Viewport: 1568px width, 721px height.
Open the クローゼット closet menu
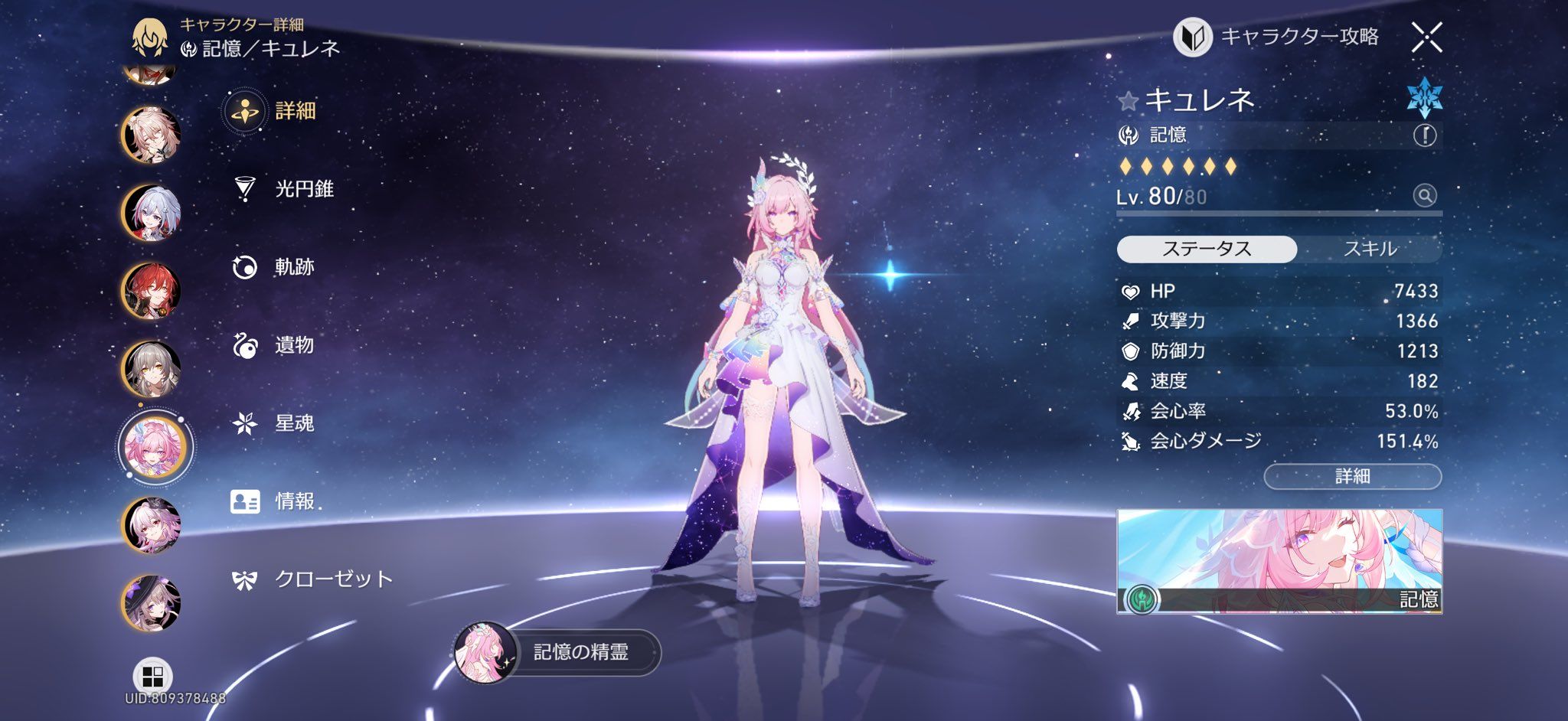tap(332, 579)
